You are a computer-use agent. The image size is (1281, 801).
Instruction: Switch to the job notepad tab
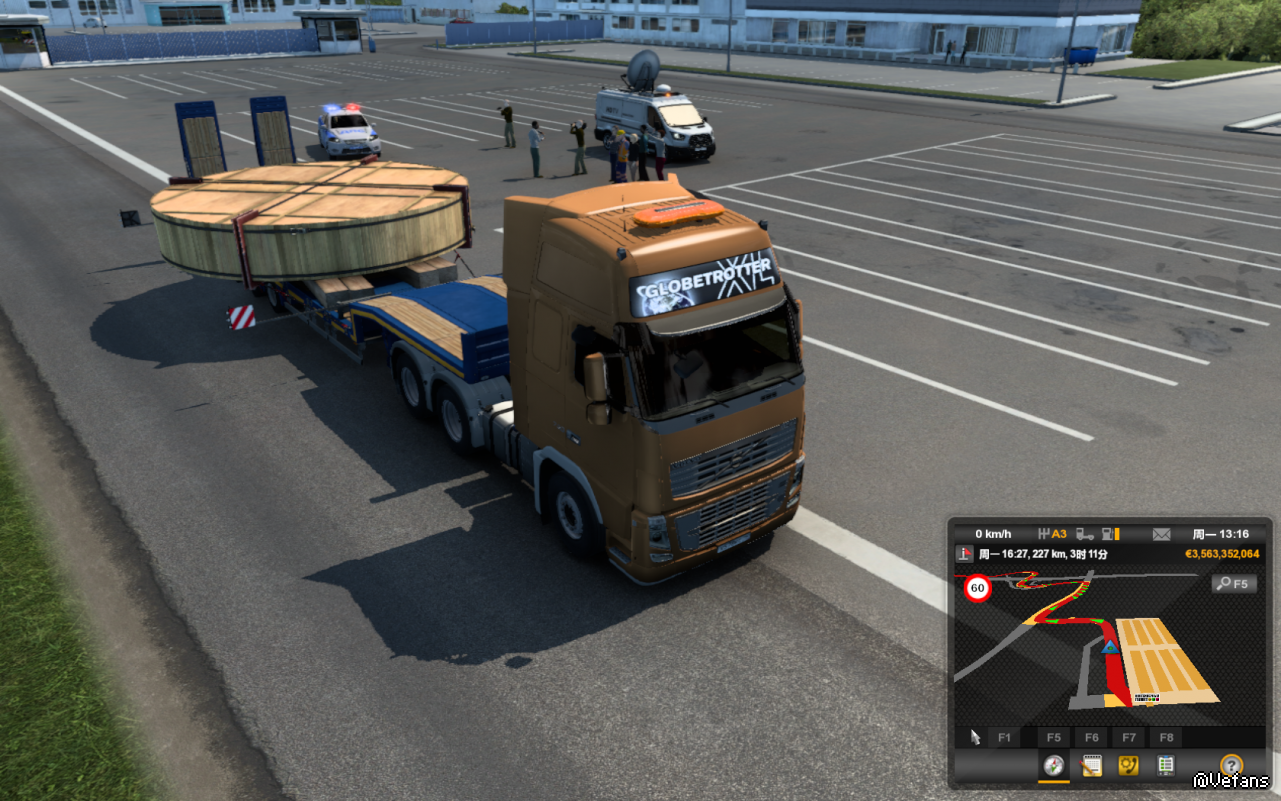click(1091, 766)
